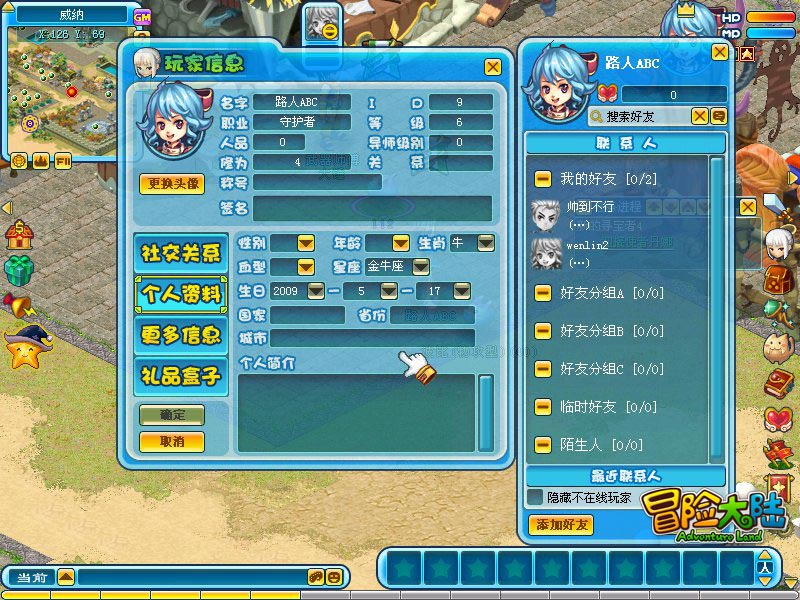The image size is (800, 600).
Task: Click the 个人简介 biography text area
Action: pos(355,412)
